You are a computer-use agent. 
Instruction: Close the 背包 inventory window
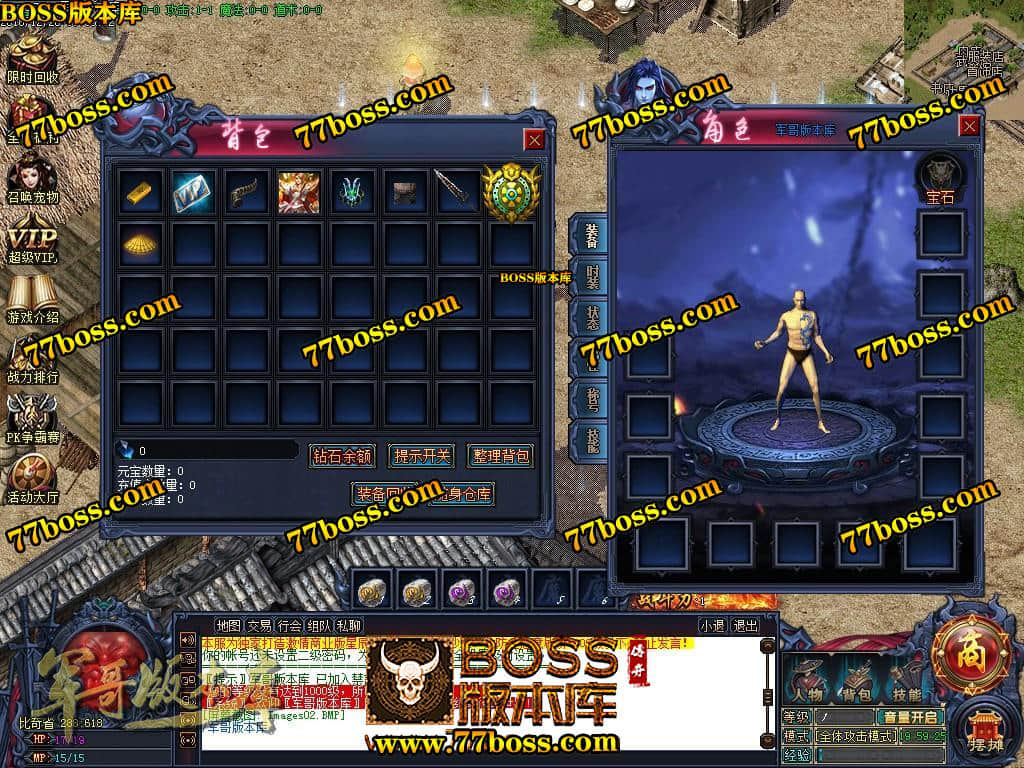tap(535, 140)
